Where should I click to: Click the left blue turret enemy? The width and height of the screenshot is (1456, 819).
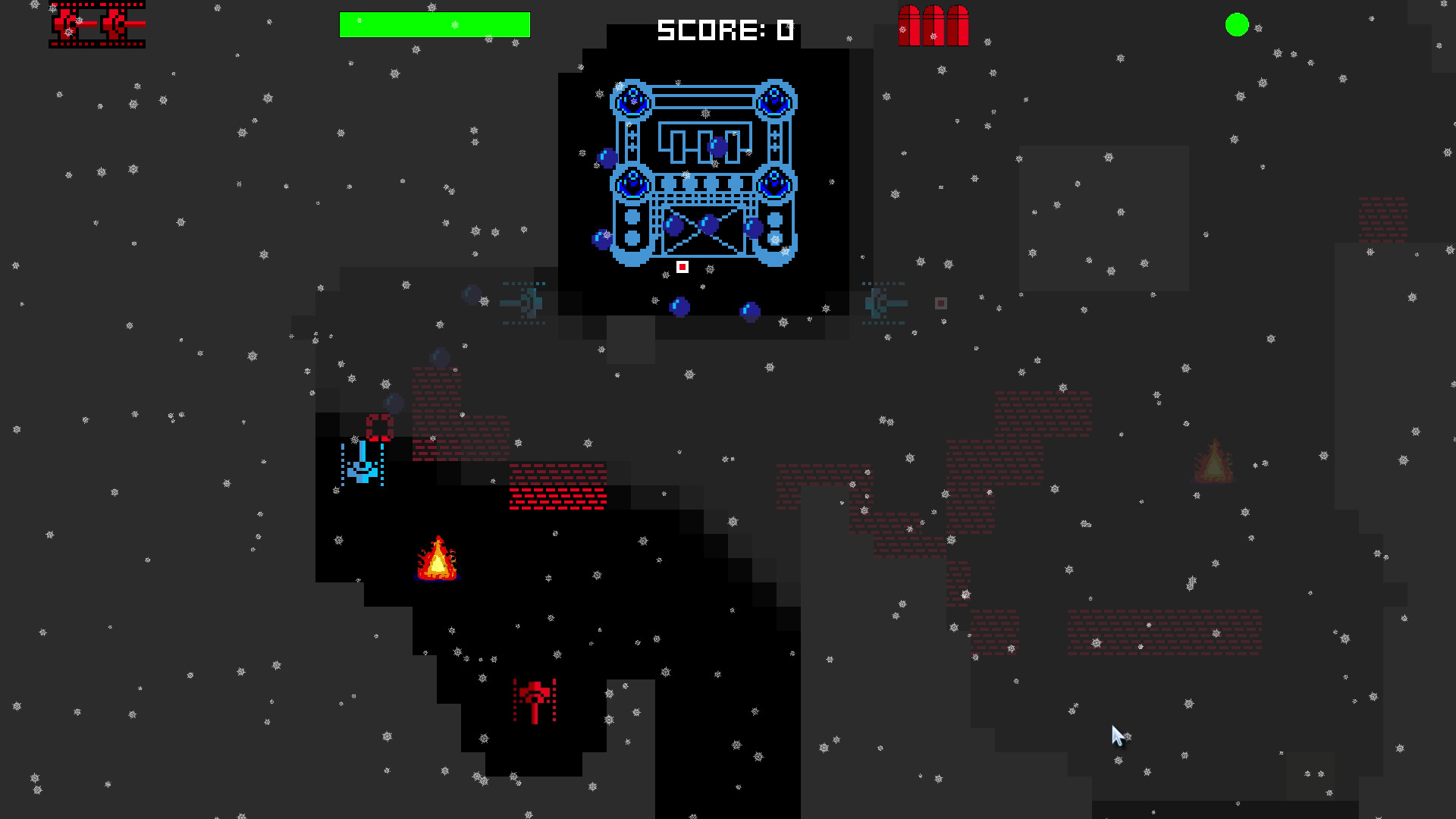pyautogui.click(x=525, y=302)
